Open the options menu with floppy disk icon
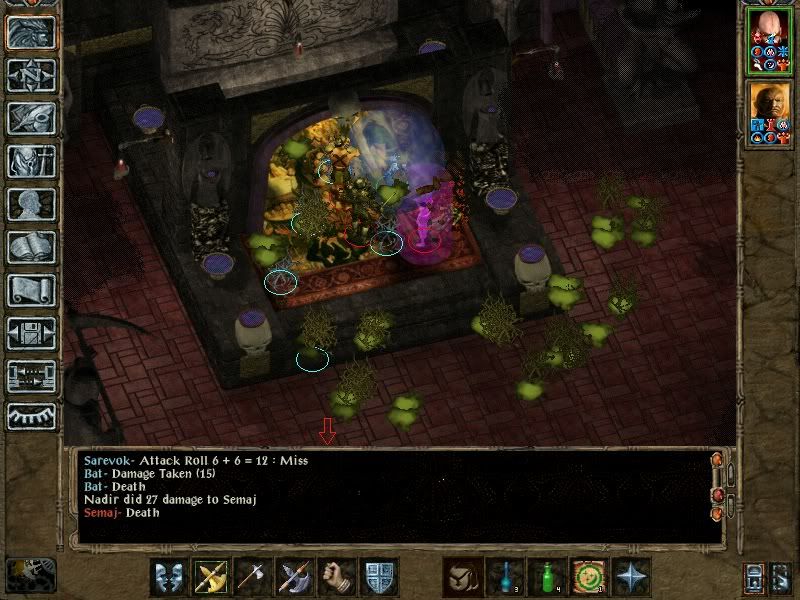Screen dimensions: 800x600 pos(31,333)
